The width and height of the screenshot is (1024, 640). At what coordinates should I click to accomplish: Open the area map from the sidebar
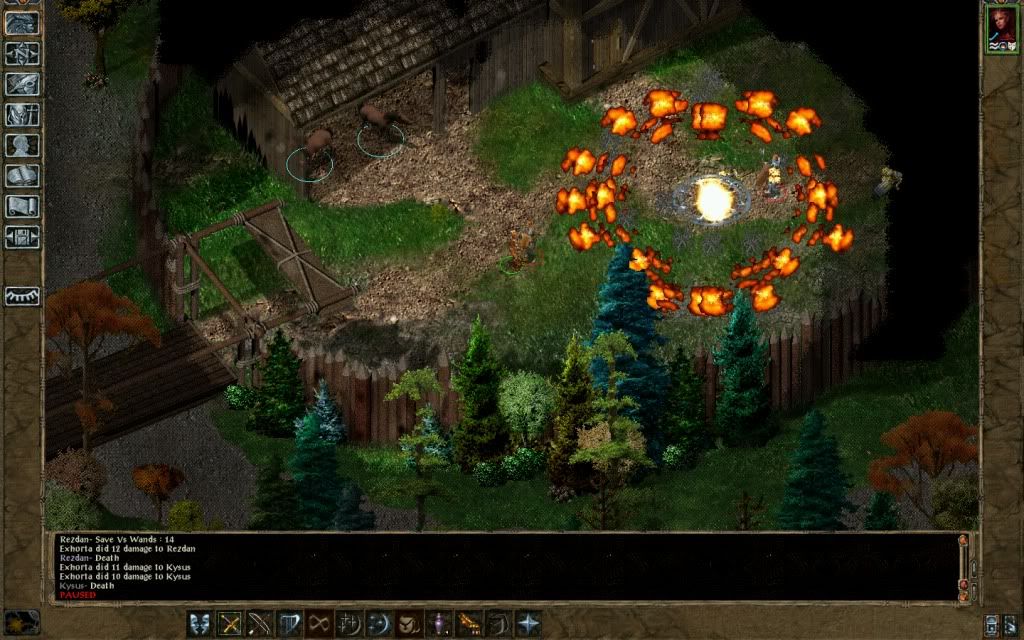point(22,53)
